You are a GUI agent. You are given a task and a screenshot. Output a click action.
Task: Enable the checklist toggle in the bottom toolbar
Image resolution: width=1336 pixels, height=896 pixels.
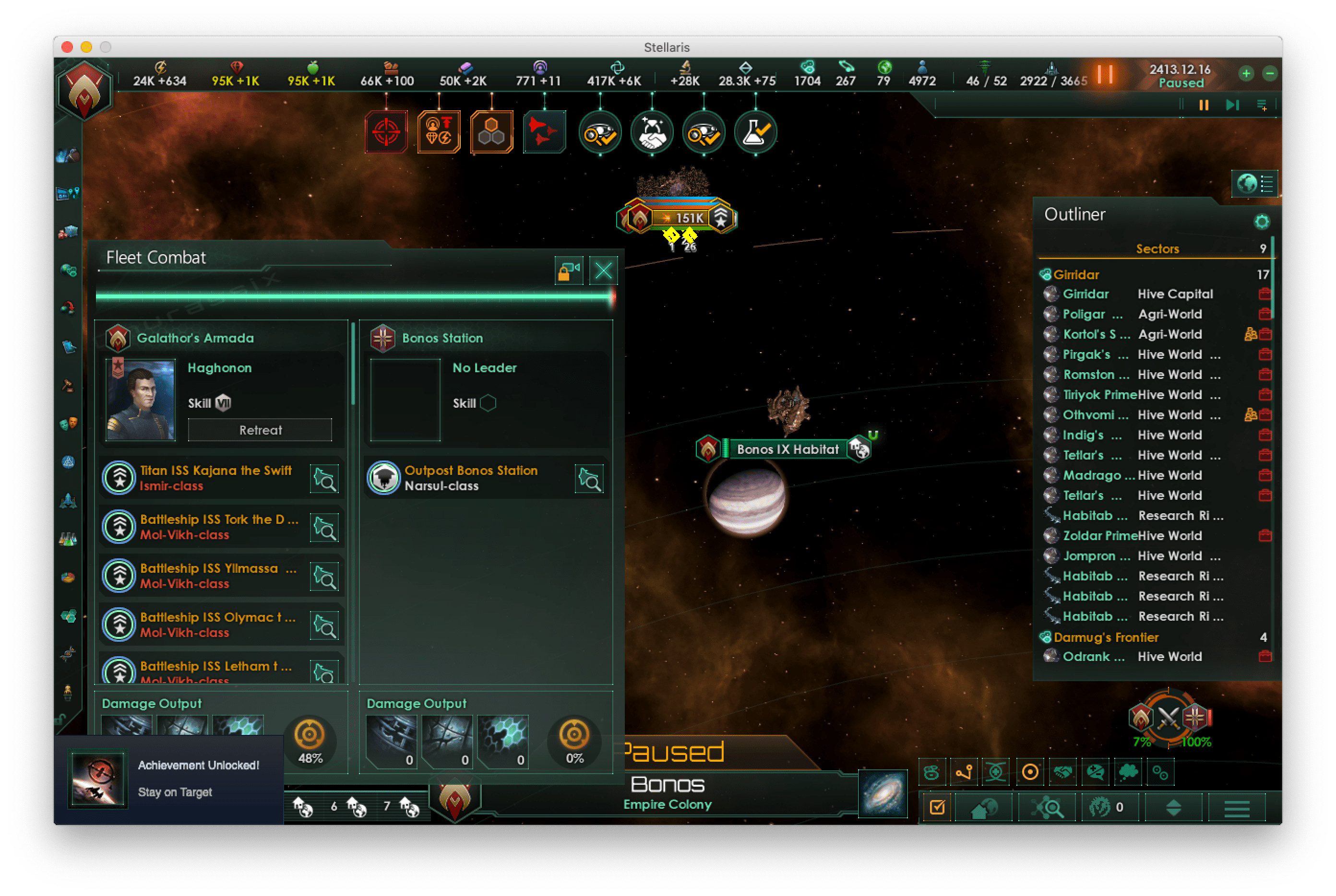point(936,807)
